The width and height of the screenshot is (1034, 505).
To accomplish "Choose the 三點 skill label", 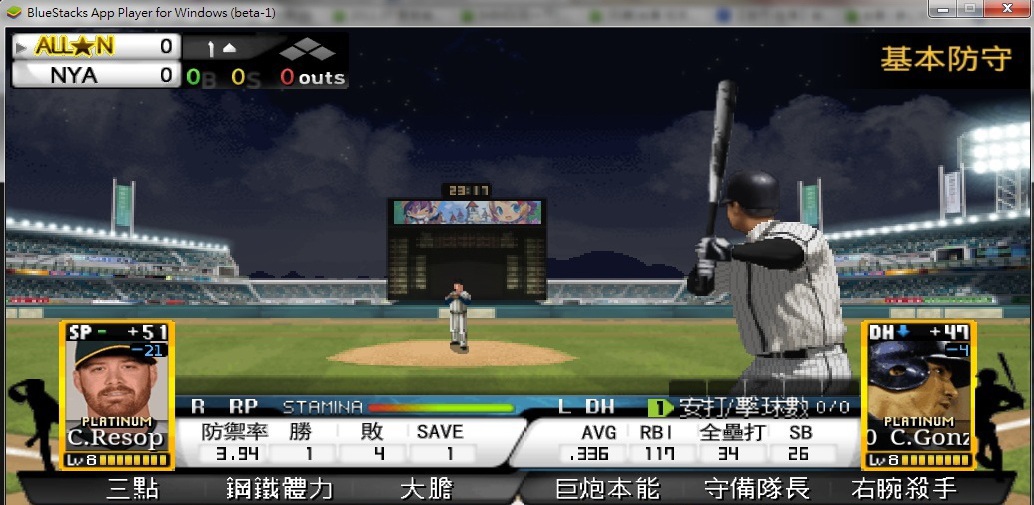I will point(132,489).
